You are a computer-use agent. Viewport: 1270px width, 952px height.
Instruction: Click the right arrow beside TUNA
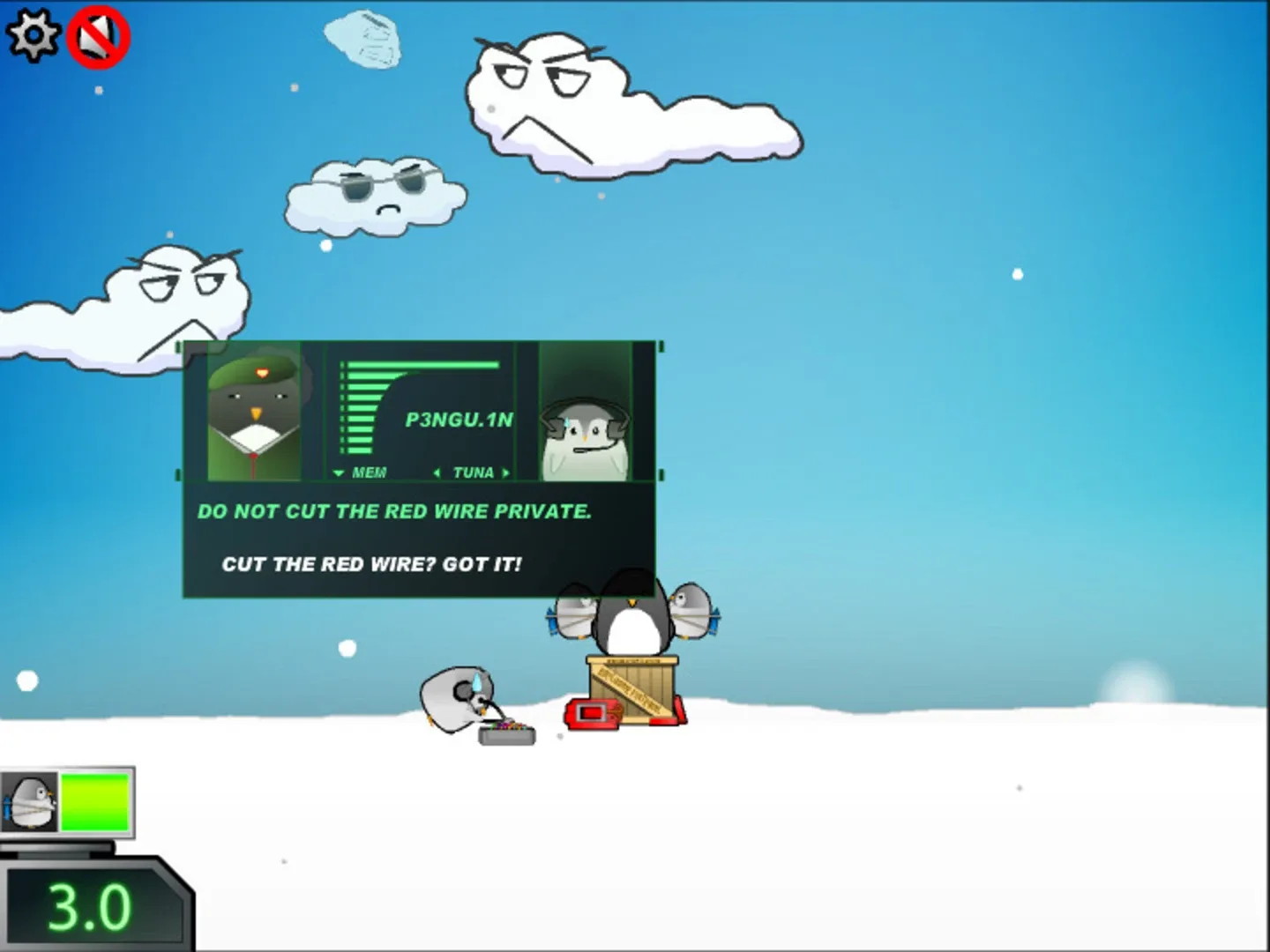coord(505,472)
